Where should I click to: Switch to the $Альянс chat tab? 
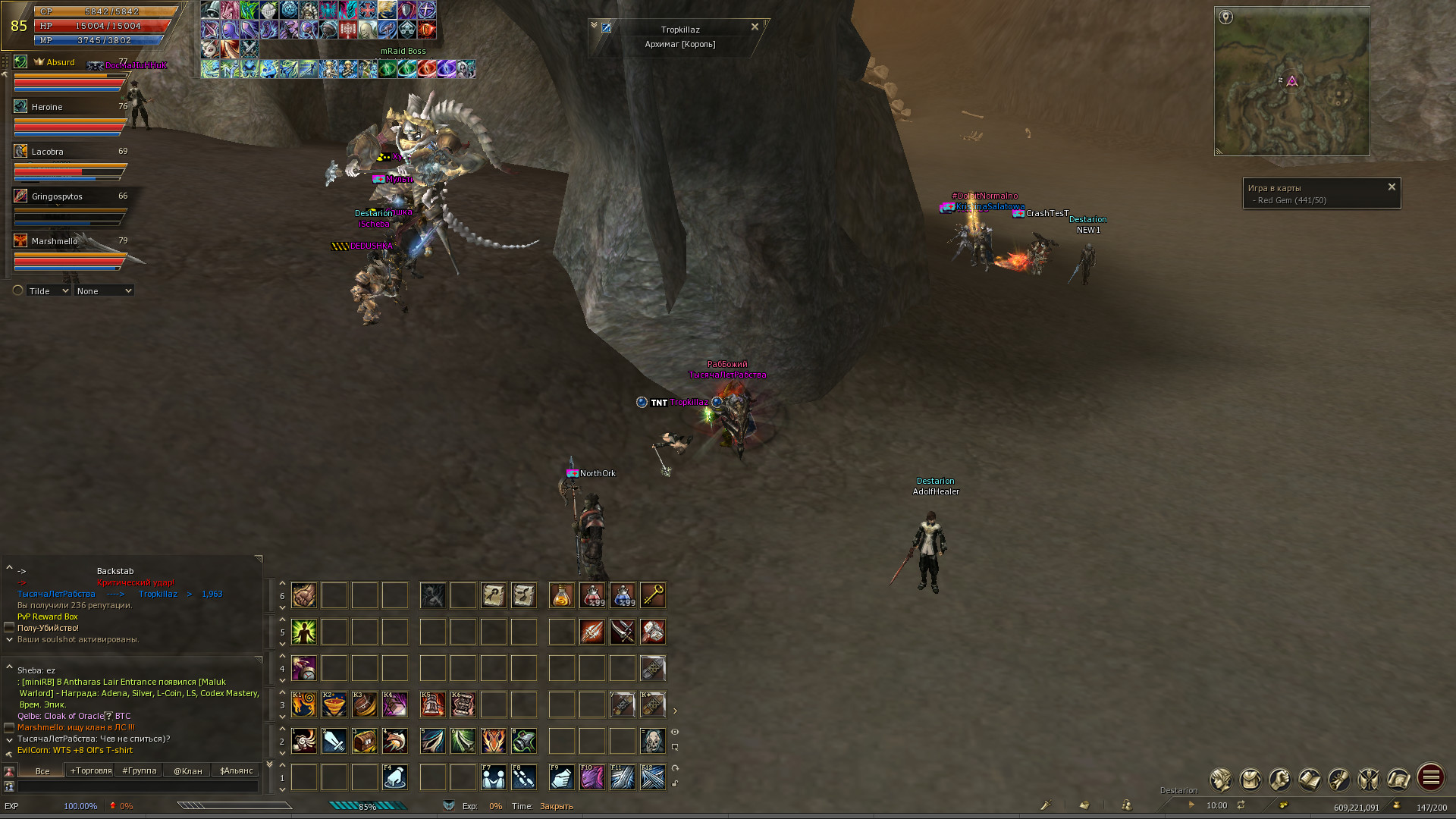tap(237, 771)
